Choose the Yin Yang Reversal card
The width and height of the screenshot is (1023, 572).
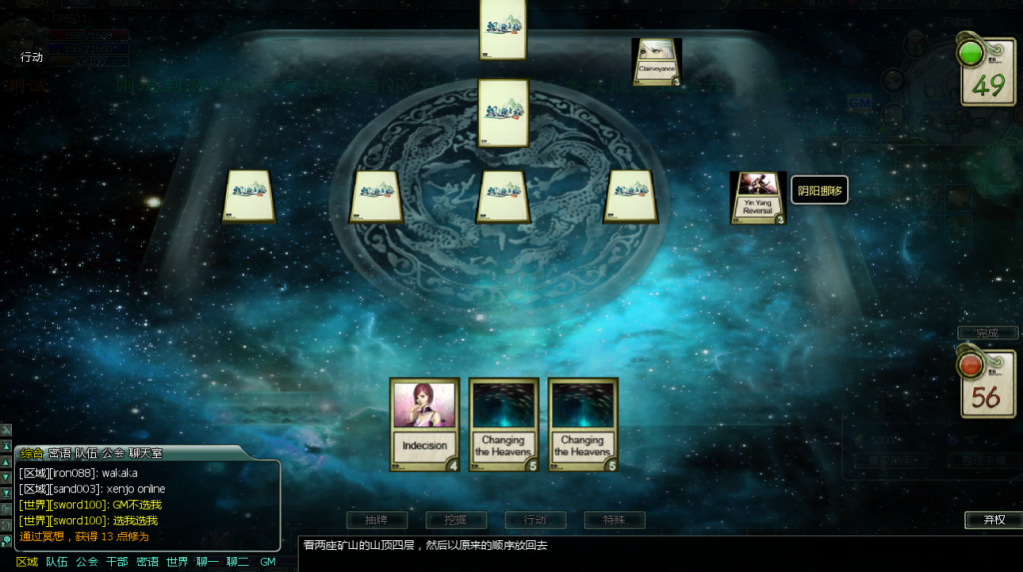757,197
